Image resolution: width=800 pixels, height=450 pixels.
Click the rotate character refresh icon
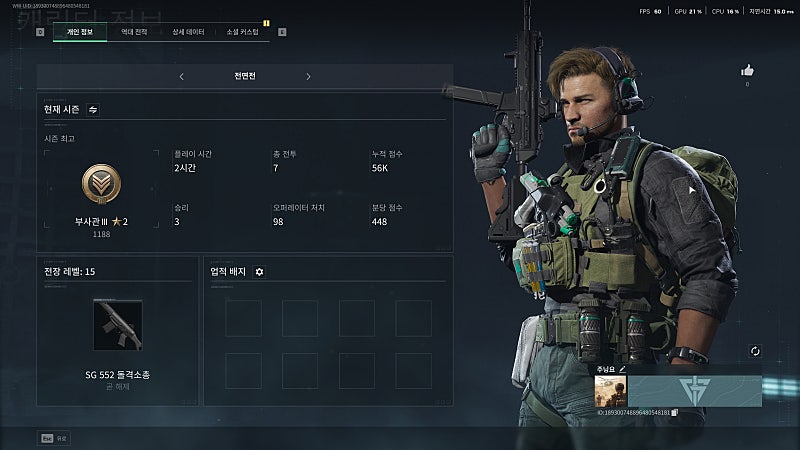tap(755, 351)
